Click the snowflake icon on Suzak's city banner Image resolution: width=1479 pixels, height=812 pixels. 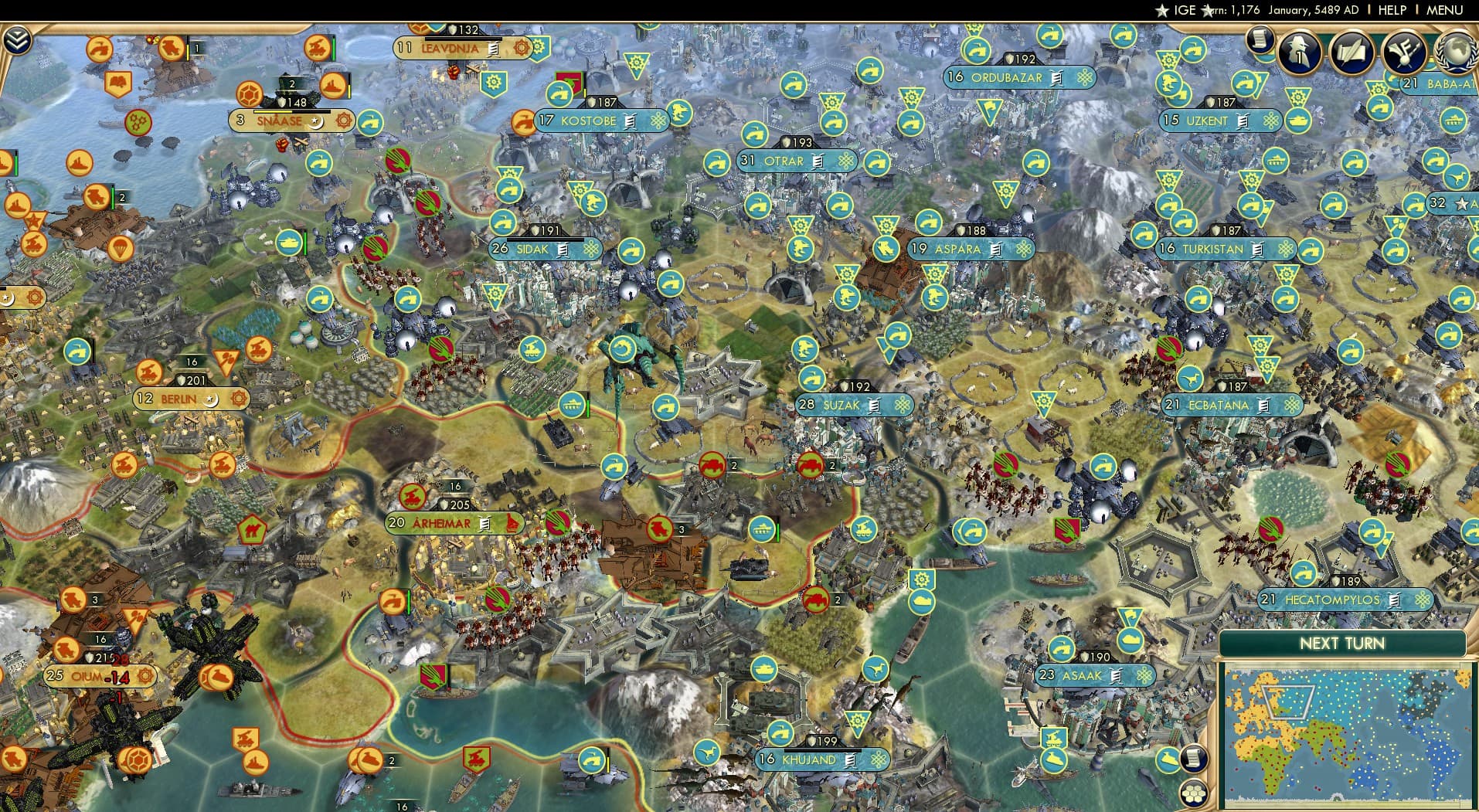[902, 405]
